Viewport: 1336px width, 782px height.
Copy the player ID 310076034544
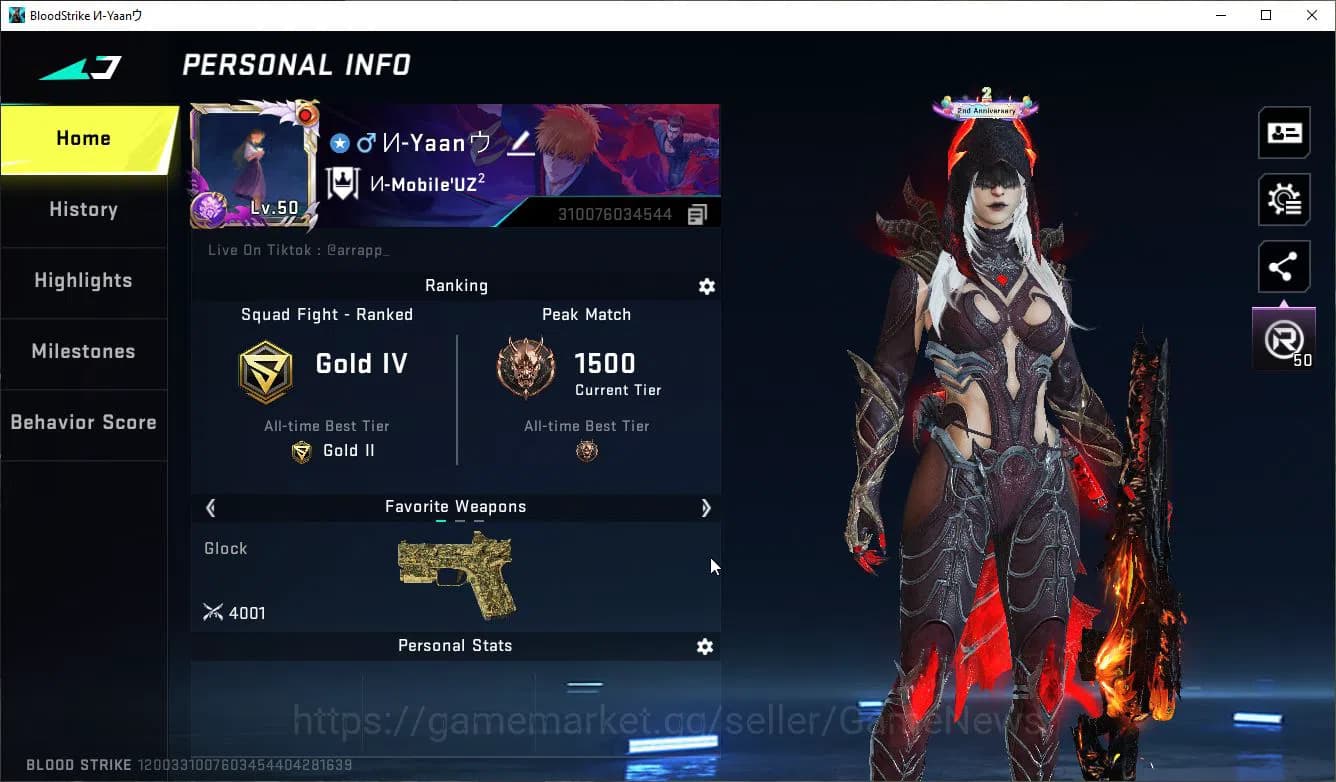tap(697, 213)
